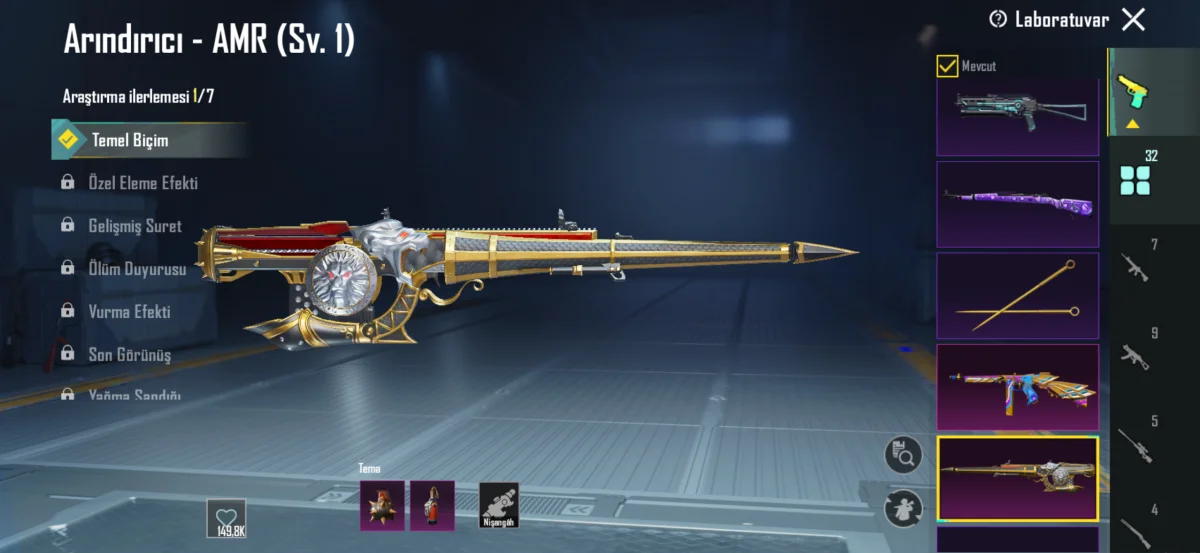The width and height of the screenshot is (1200, 553).
Task: Select the purple Kar98K skin thumbnail
Action: pyautogui.click(x=1017, y=204)
